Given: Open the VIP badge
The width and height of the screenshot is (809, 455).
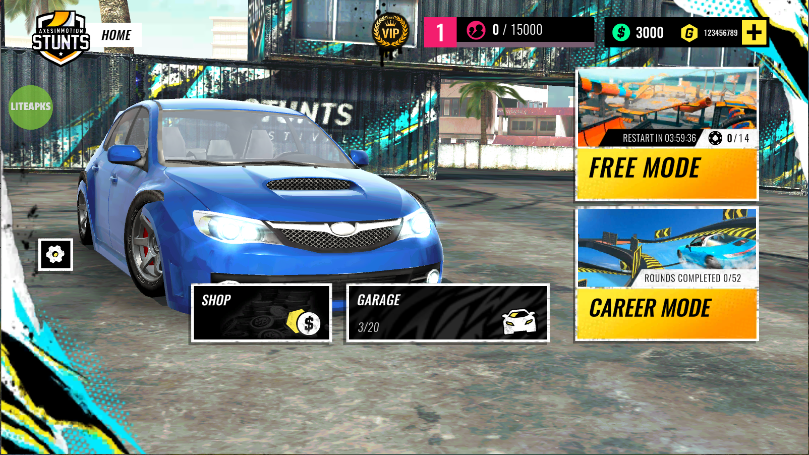Looking at the screenshot, I should (390, 31).
